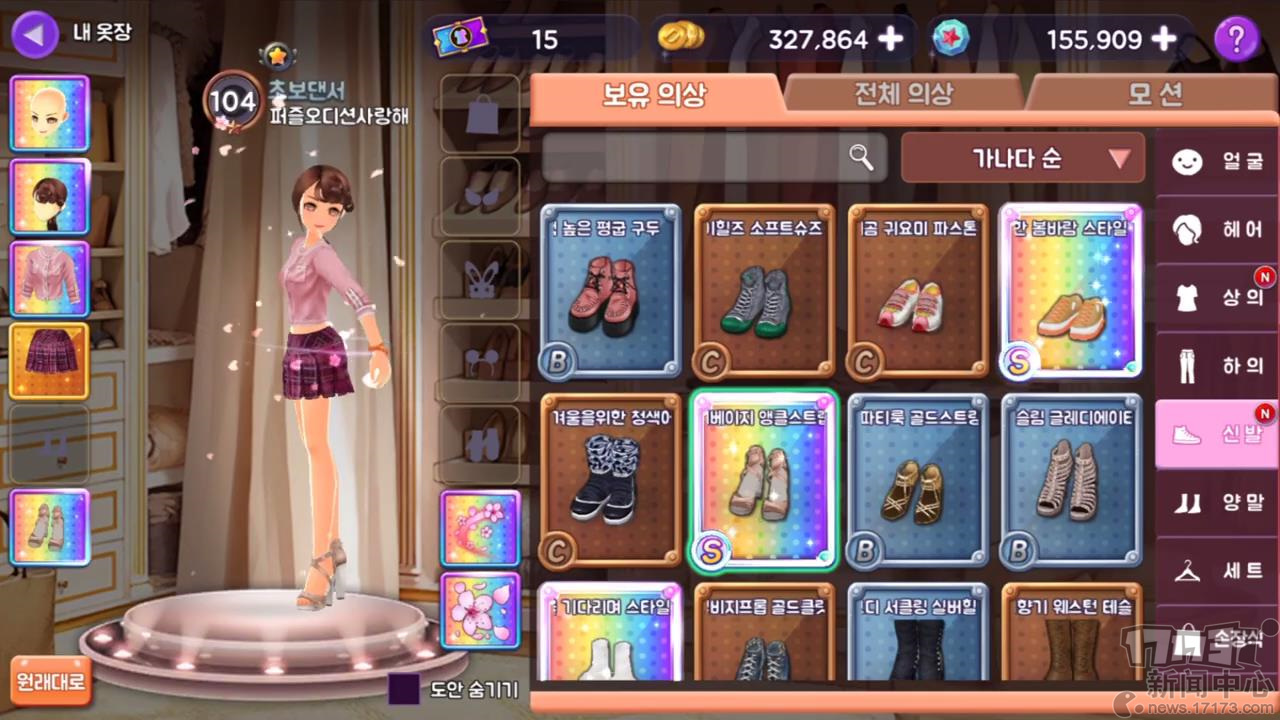1280x720 pixels.
Task: Choose the 하의 bottoms category
Action: click(x=1216, y=366)
